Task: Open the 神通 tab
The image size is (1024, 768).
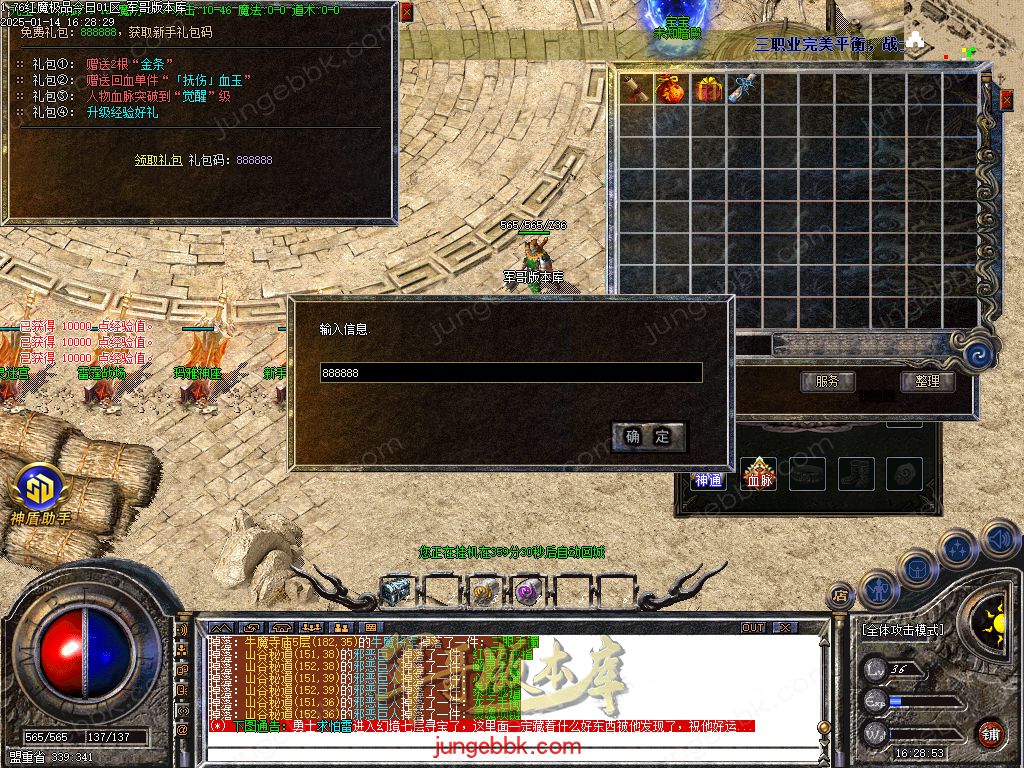Action: pos(708,480)
